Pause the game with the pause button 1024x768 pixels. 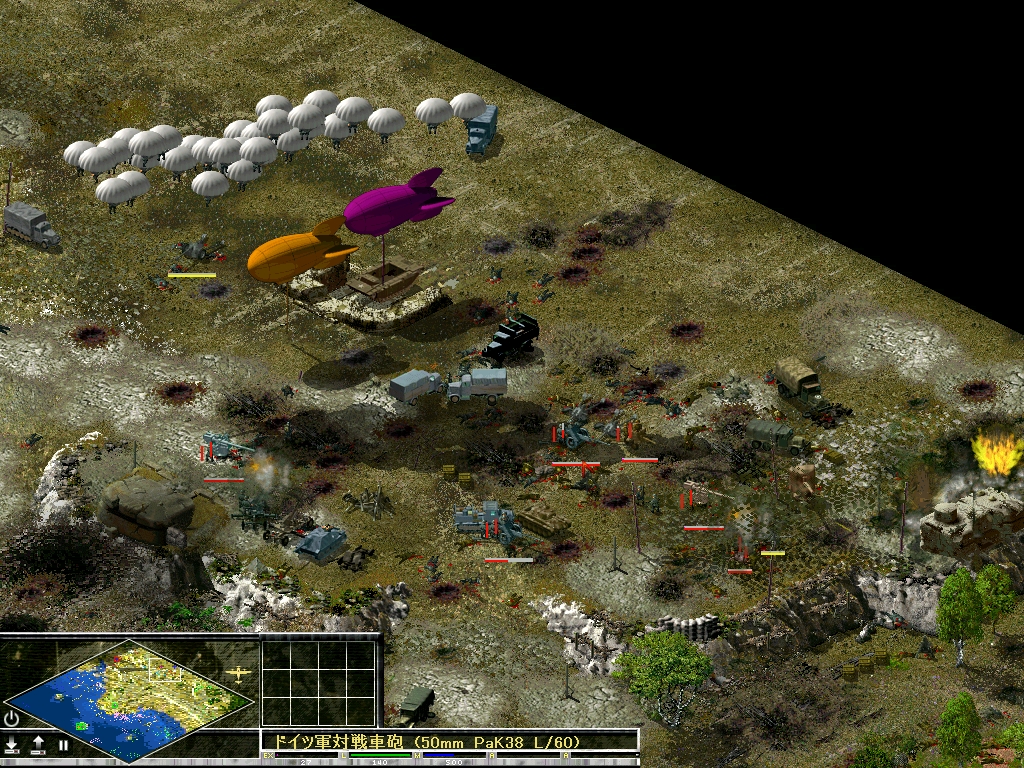tap(63, 745)
